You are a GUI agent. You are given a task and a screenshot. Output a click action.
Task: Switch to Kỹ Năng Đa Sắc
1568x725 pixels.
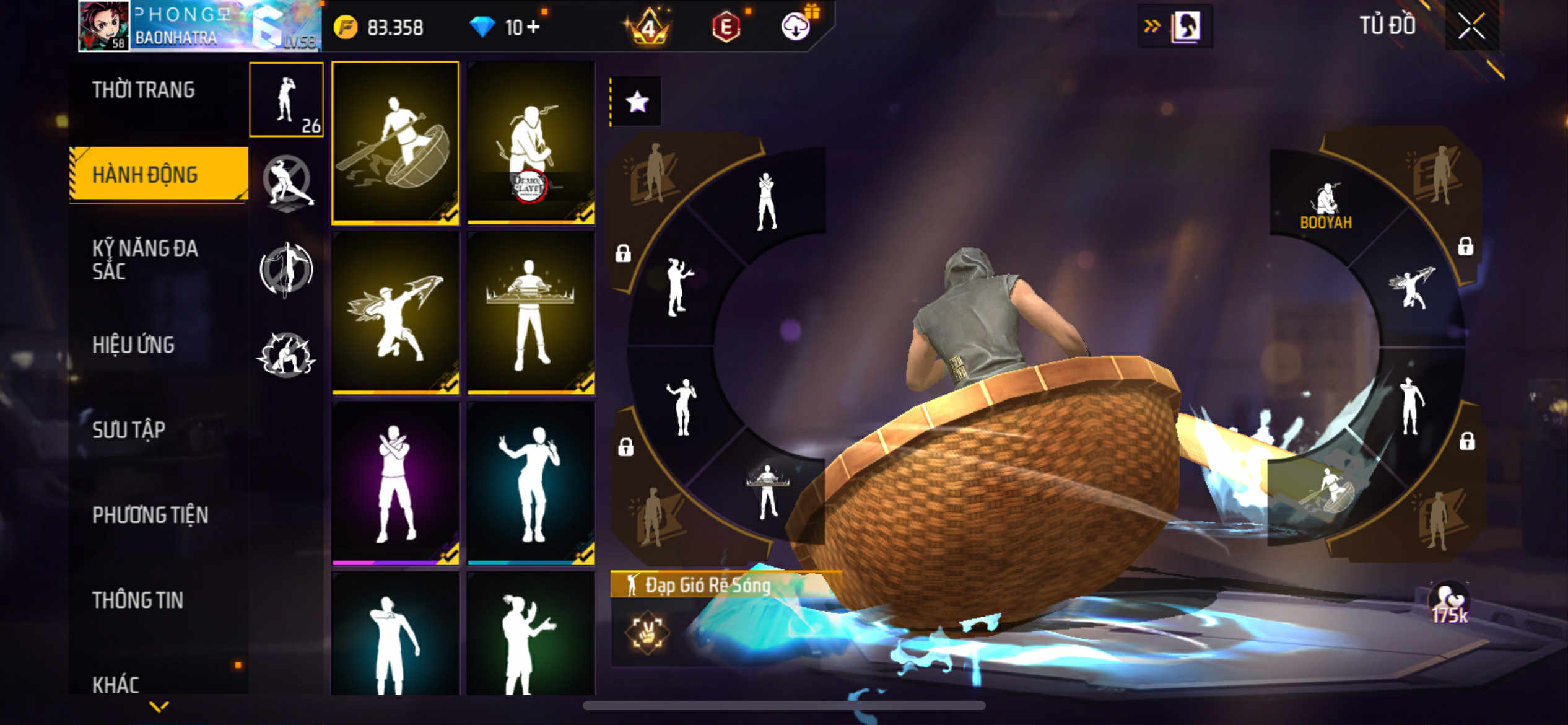click(x=145, y=260)
